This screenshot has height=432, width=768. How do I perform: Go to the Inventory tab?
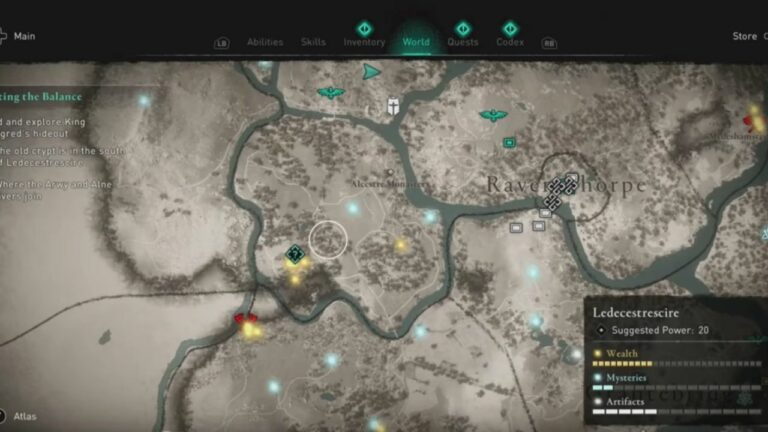364,42
